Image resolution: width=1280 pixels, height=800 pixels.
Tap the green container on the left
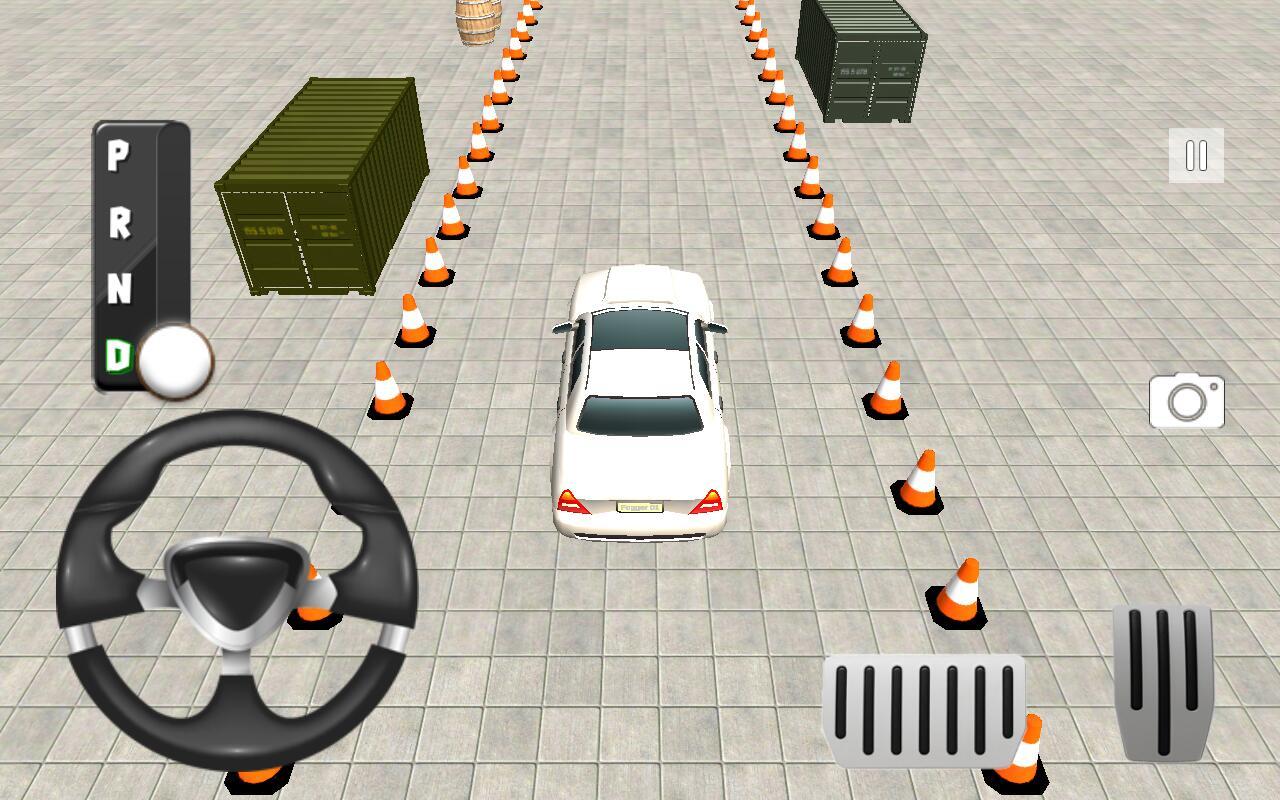pos(320,190)
